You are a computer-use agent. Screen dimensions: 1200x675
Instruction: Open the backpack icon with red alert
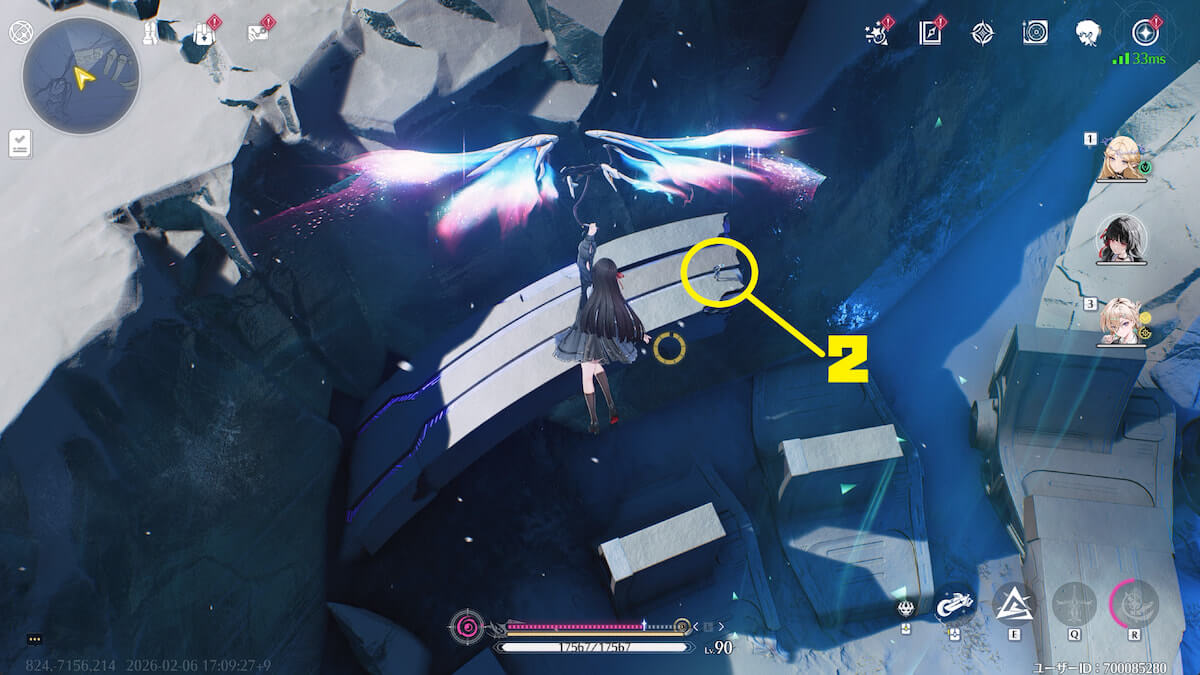[x=204, y=33]
